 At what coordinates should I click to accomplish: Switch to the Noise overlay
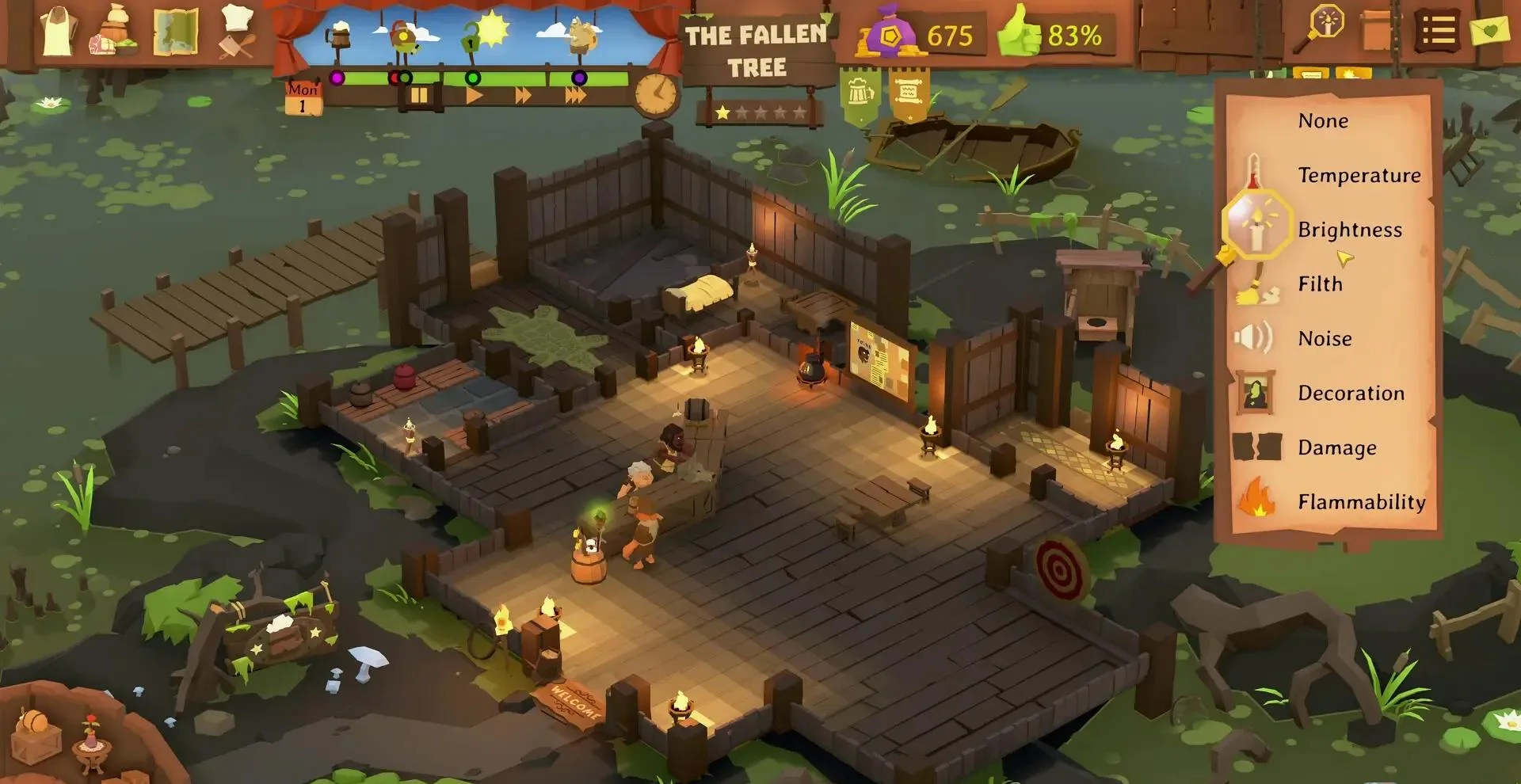1325,339
